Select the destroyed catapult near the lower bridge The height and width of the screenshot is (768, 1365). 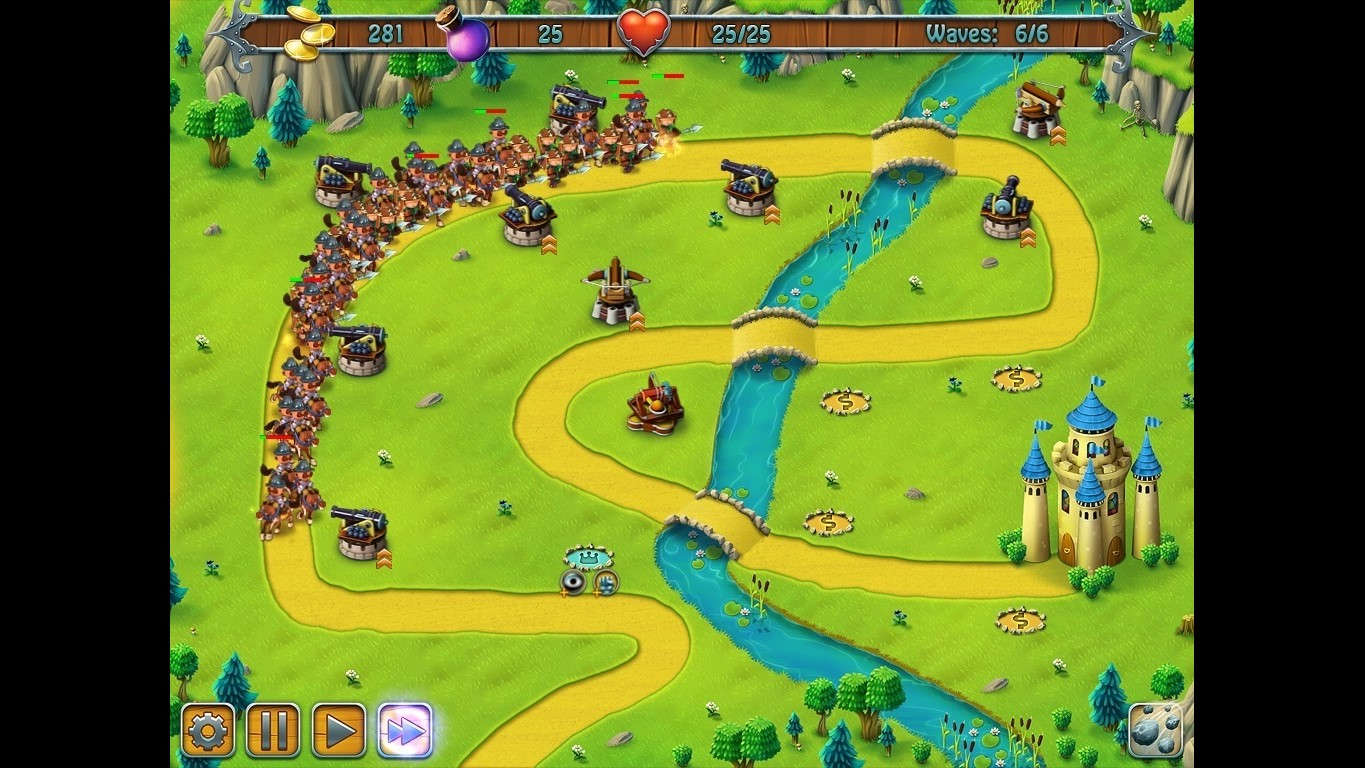click(655, 405)
